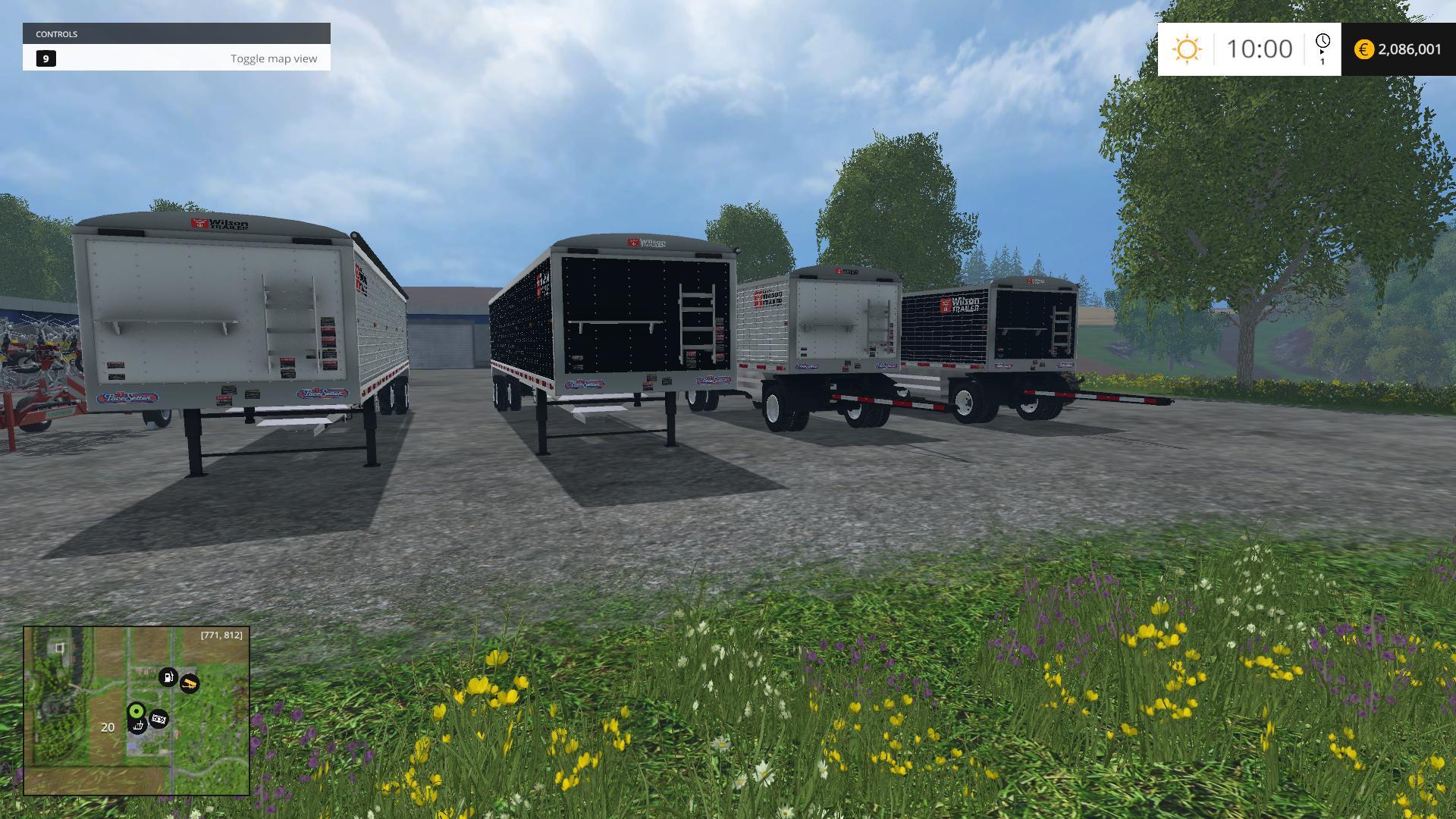Click the shop basket icon on minimap

pos(138,726)
